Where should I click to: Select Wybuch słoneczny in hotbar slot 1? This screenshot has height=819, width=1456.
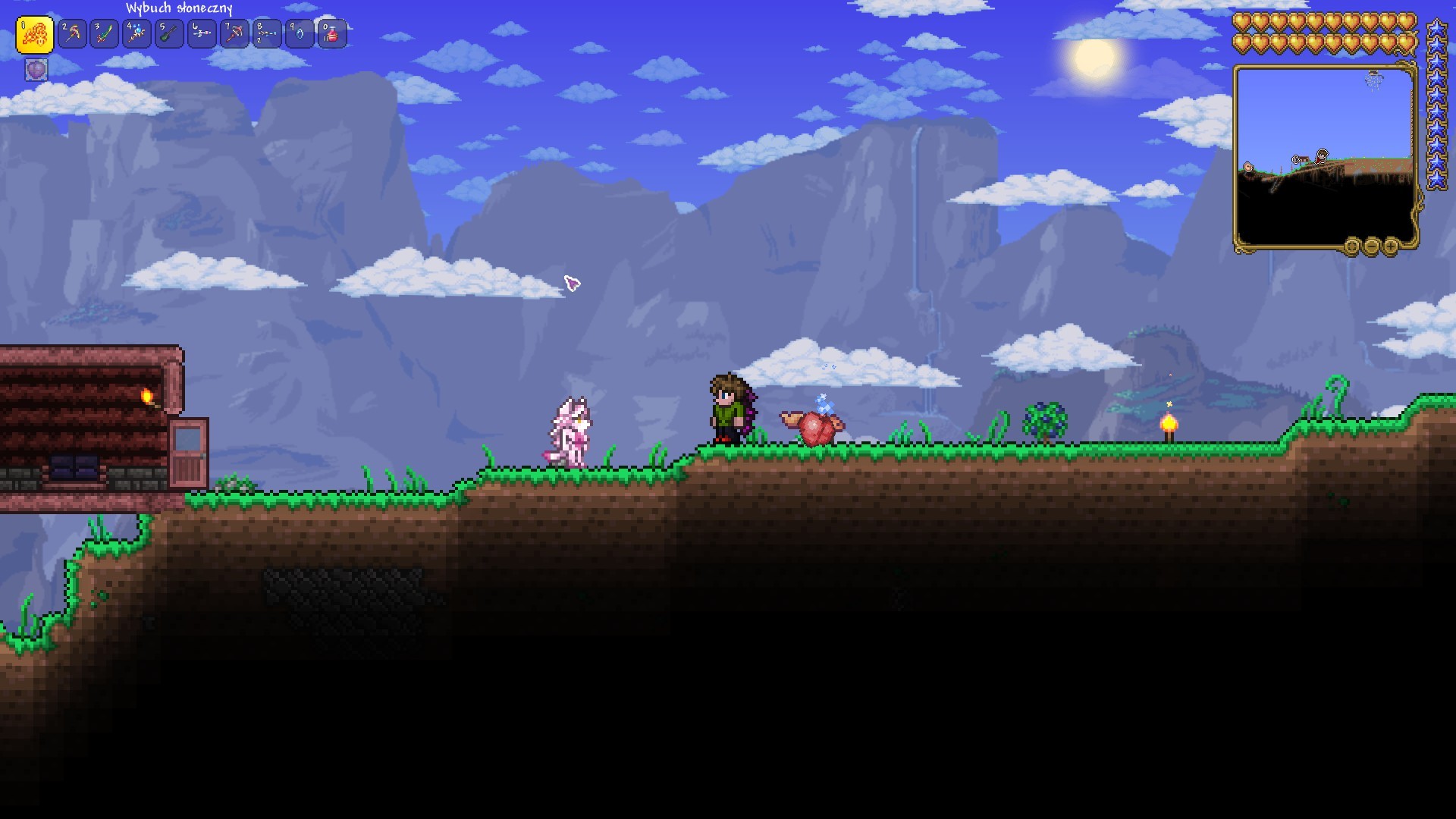(35, 33)
